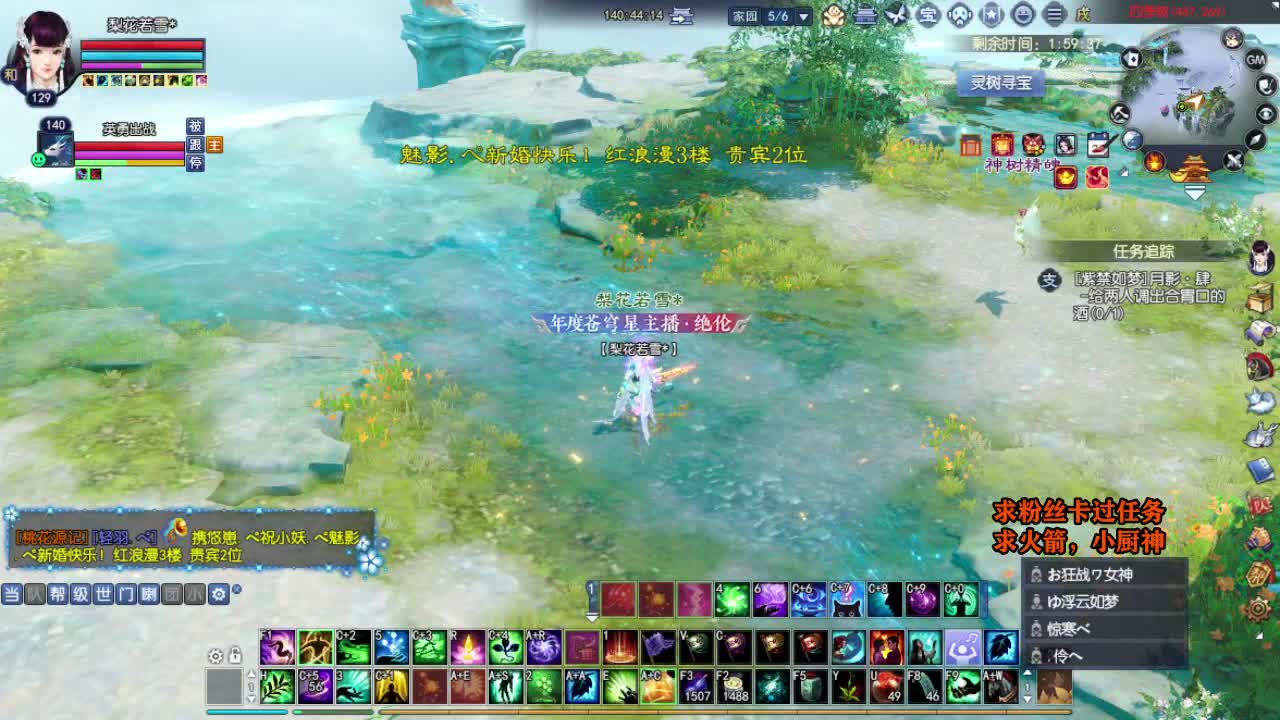Toggle the 停 button on target frame
Image resolution: width=1280 pixels, height=720 pixels.
[x=196, y=164]
